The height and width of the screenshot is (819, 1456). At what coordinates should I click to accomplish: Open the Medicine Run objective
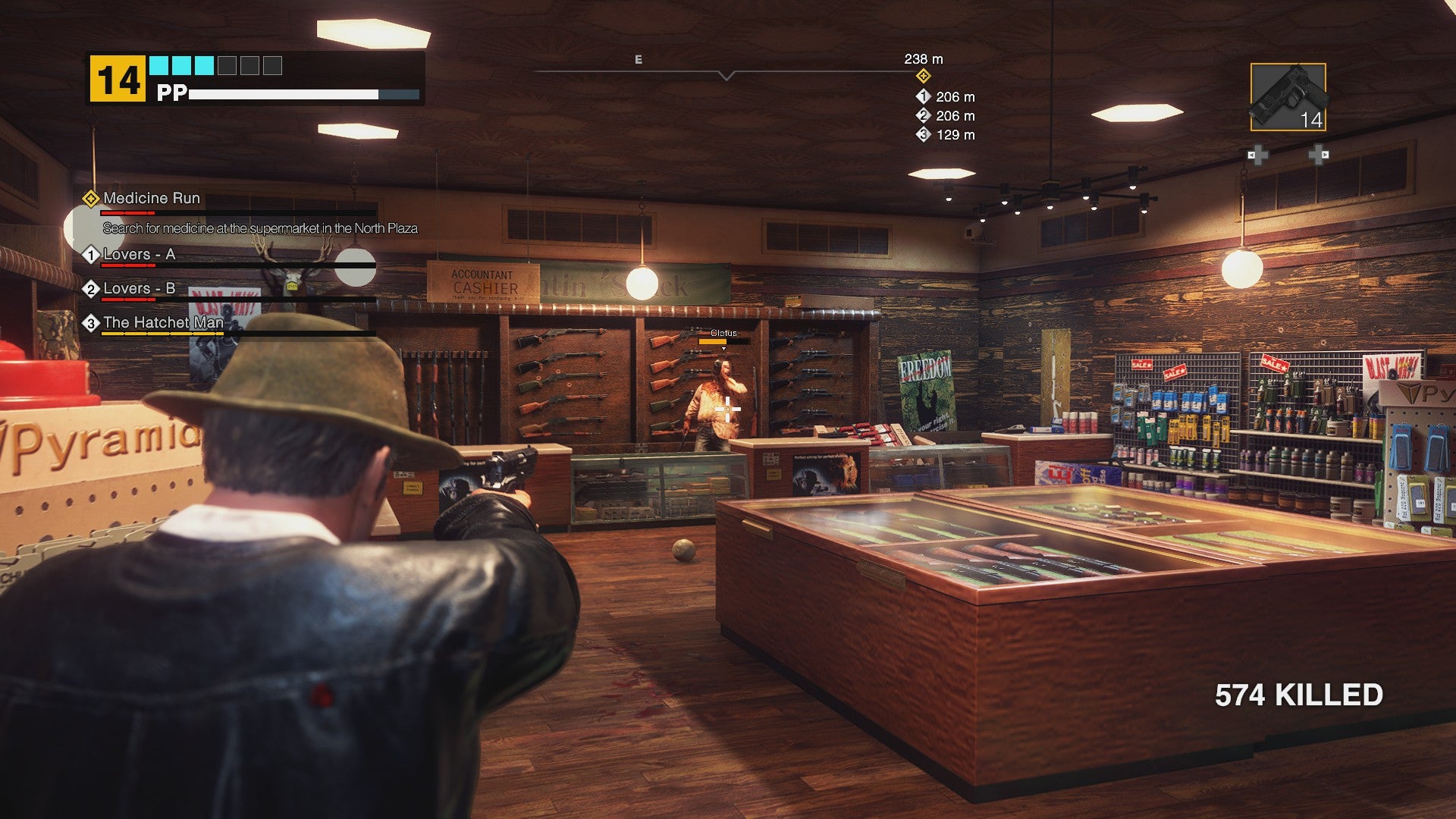click(152, 199)
